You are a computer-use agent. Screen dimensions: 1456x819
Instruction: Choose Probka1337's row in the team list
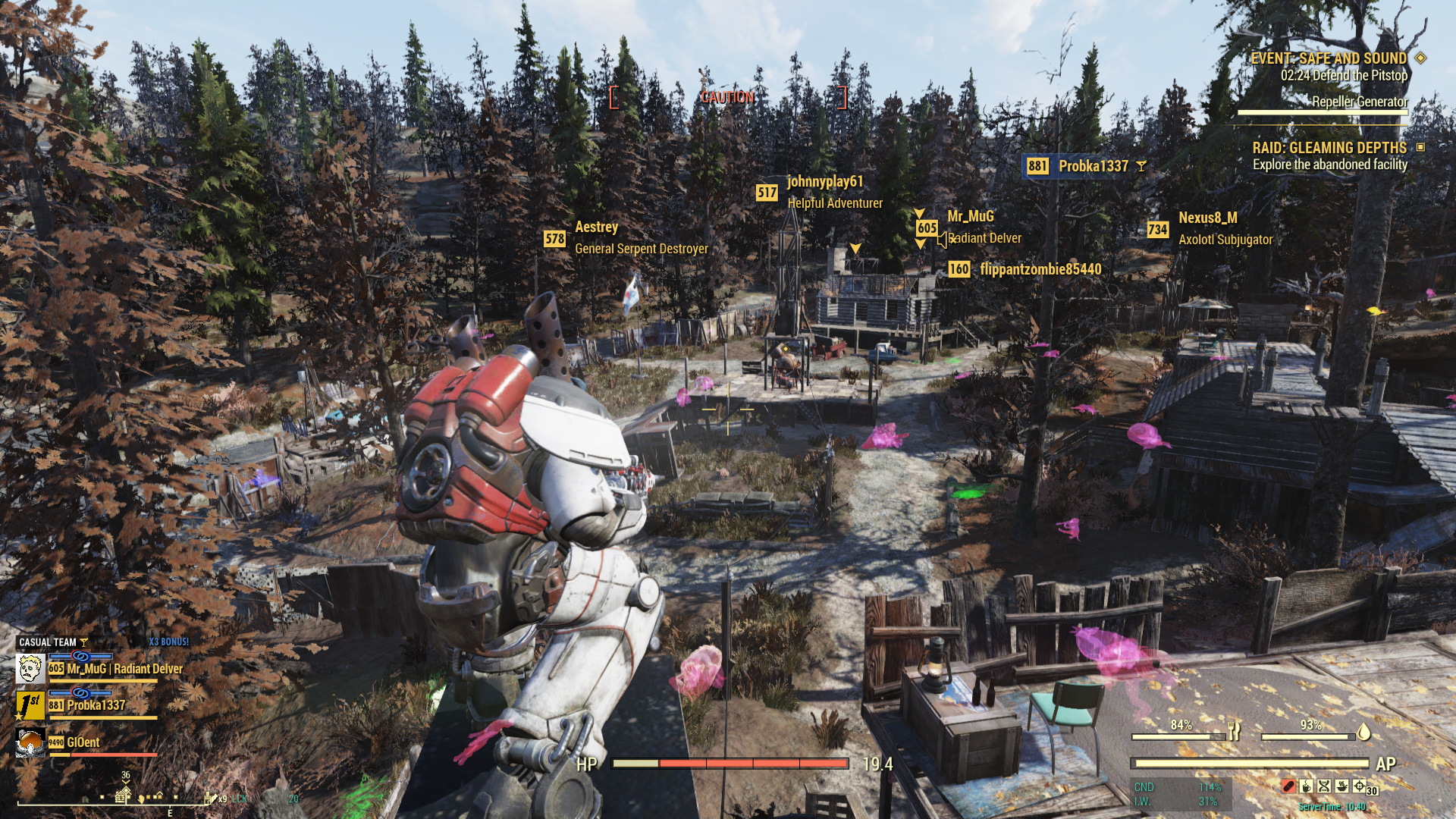96,705
